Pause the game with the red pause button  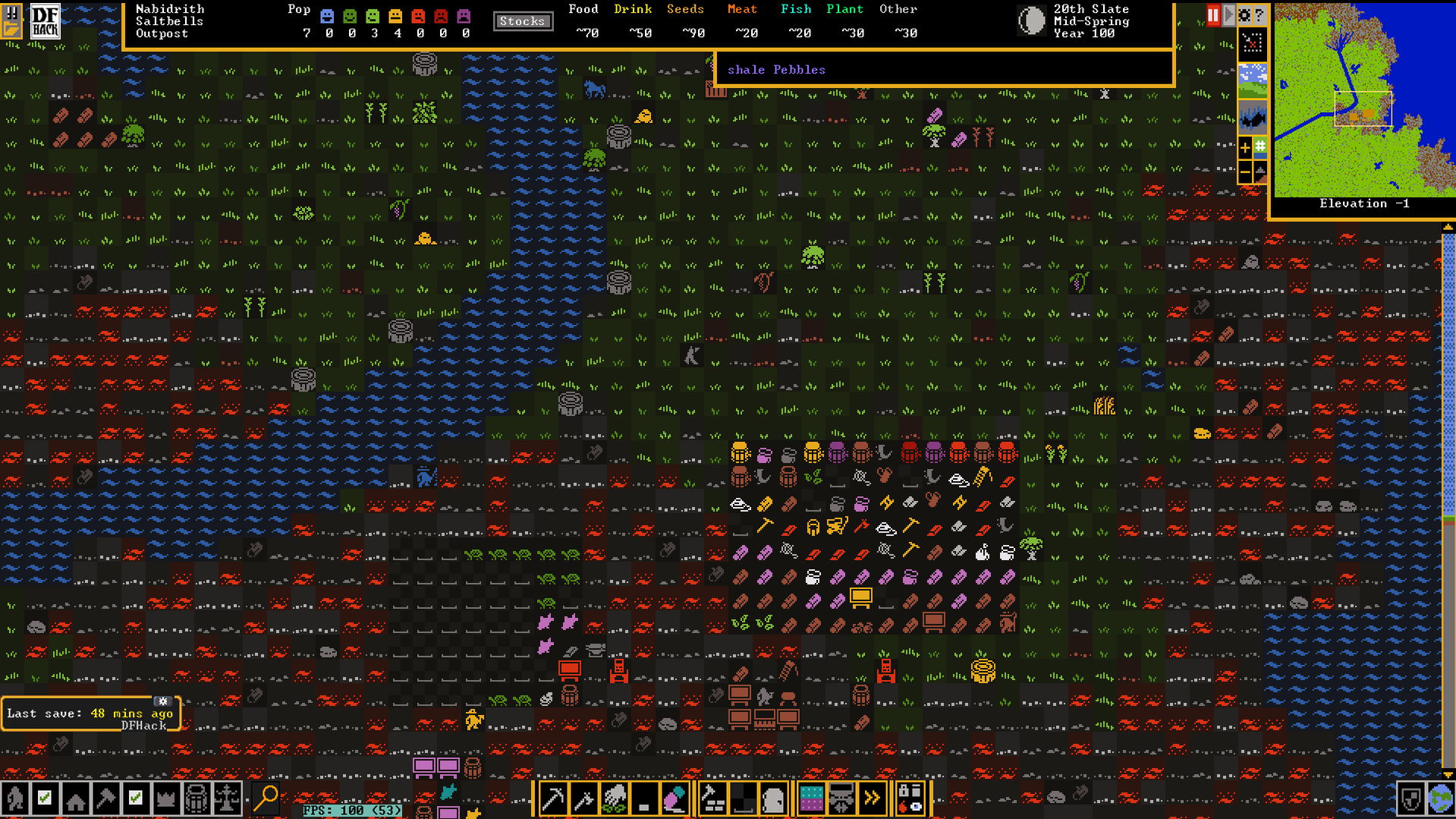point(1212,15)
